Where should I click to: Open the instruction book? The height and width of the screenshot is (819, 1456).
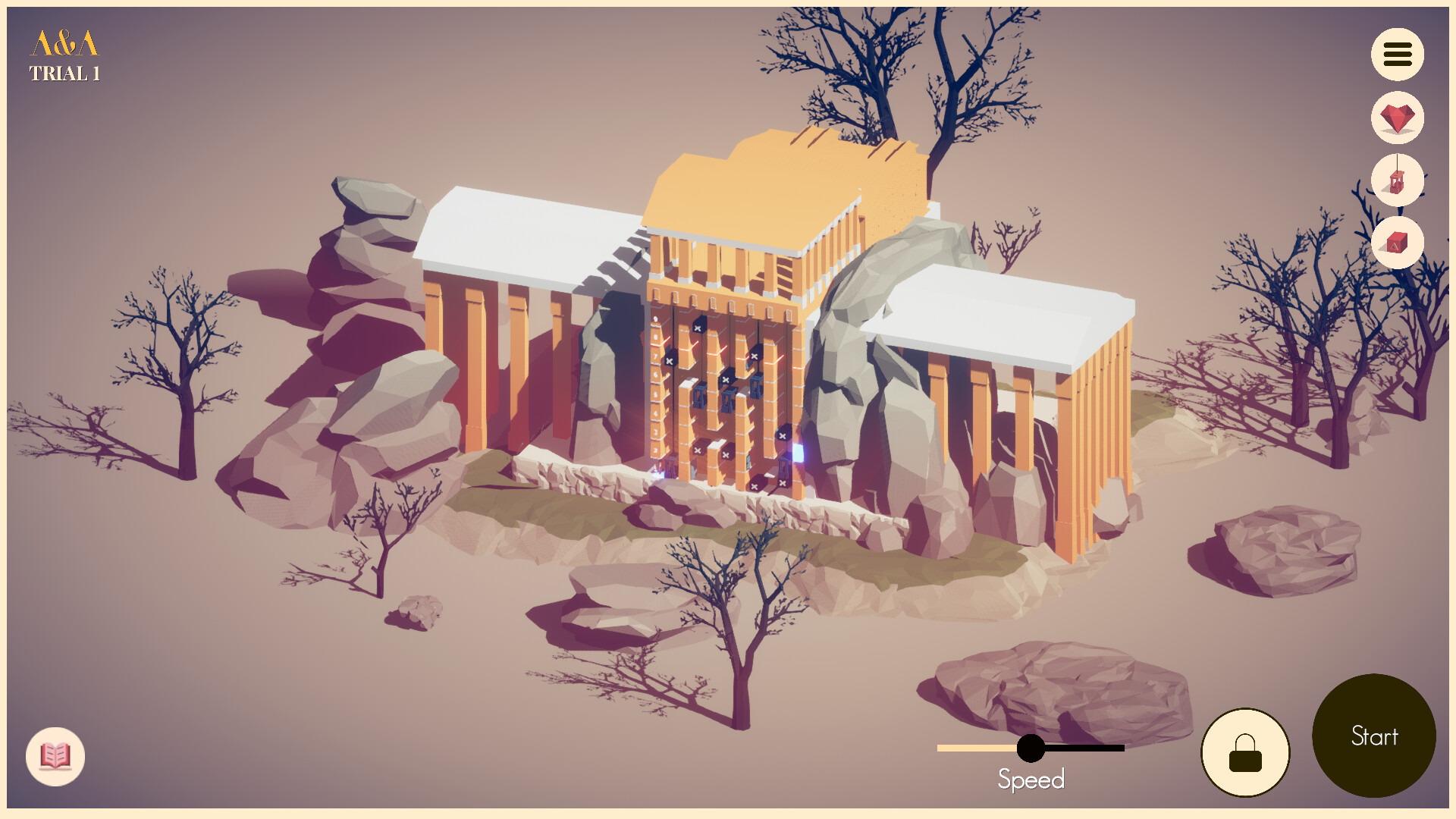tap(55, 755)
